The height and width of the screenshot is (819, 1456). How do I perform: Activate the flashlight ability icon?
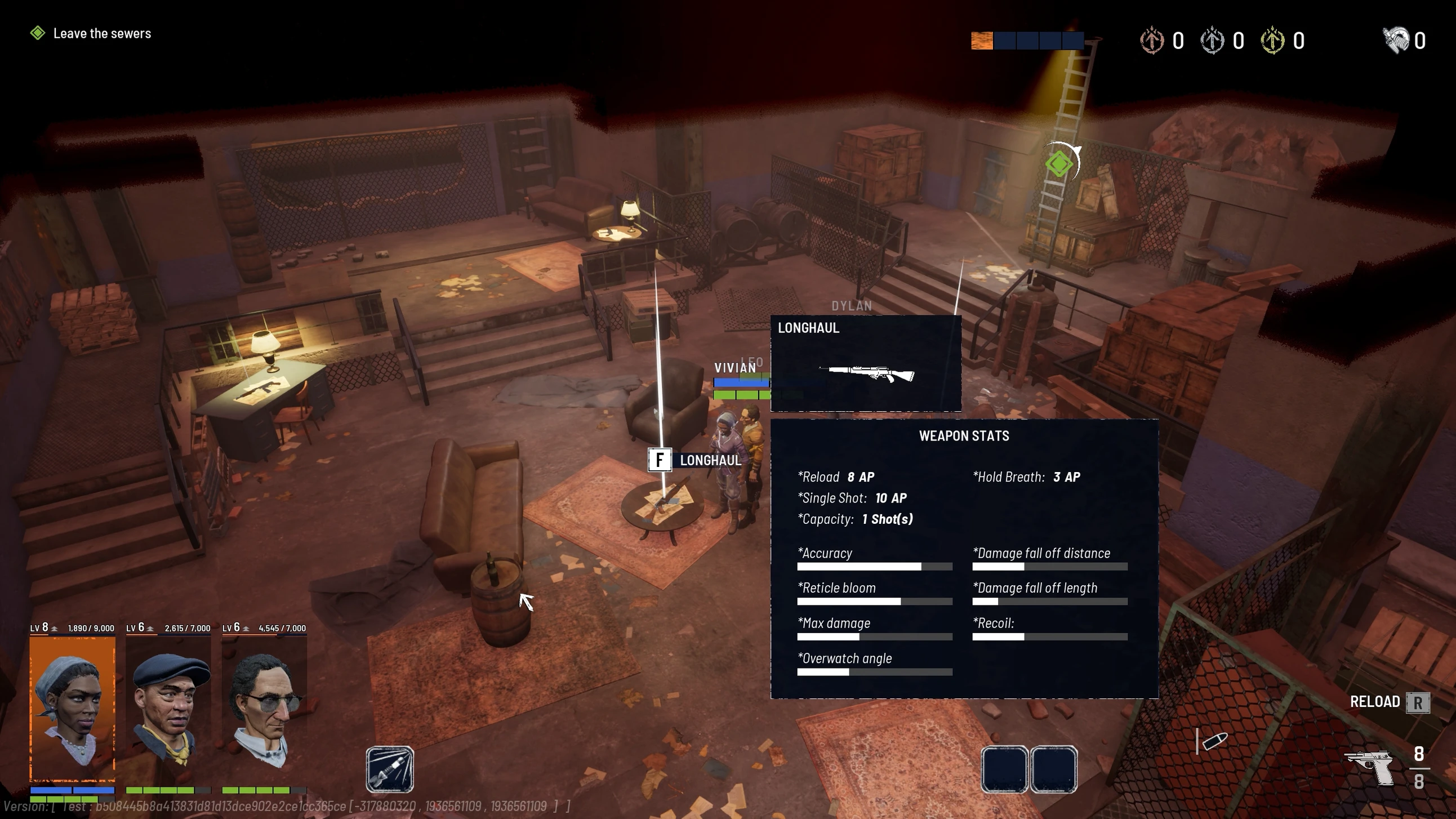(x=389, y=769)
